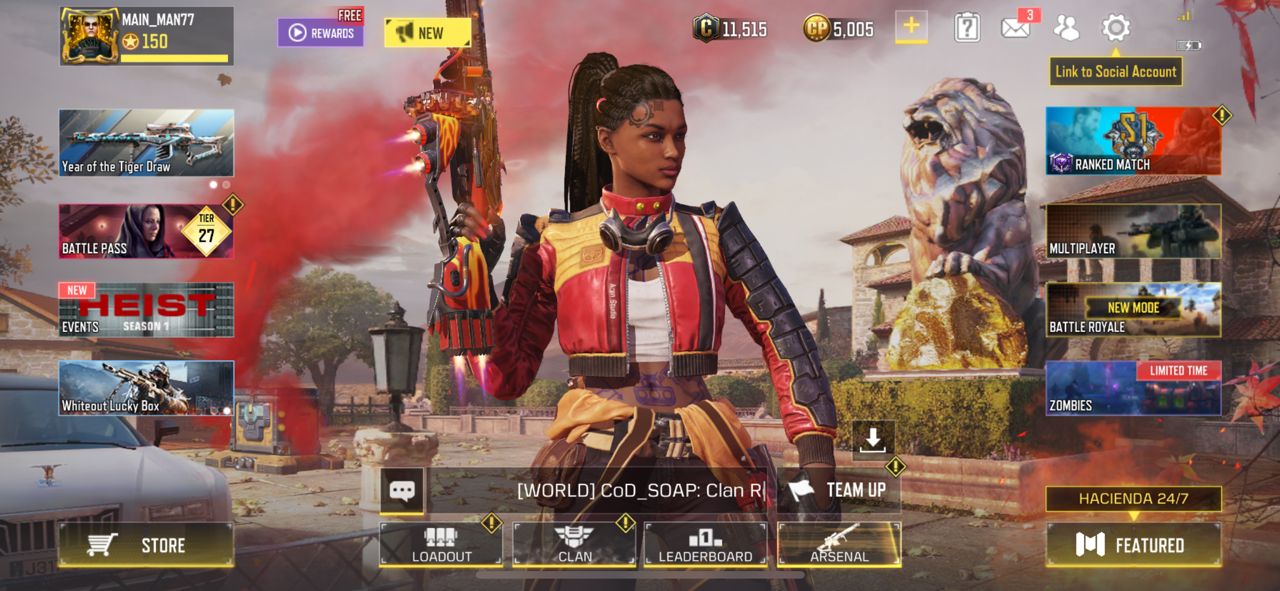Screen dimensions: 1280x591
Task: Open the MAIN_MAN77 player profile
Action: [x=146, y=36]
